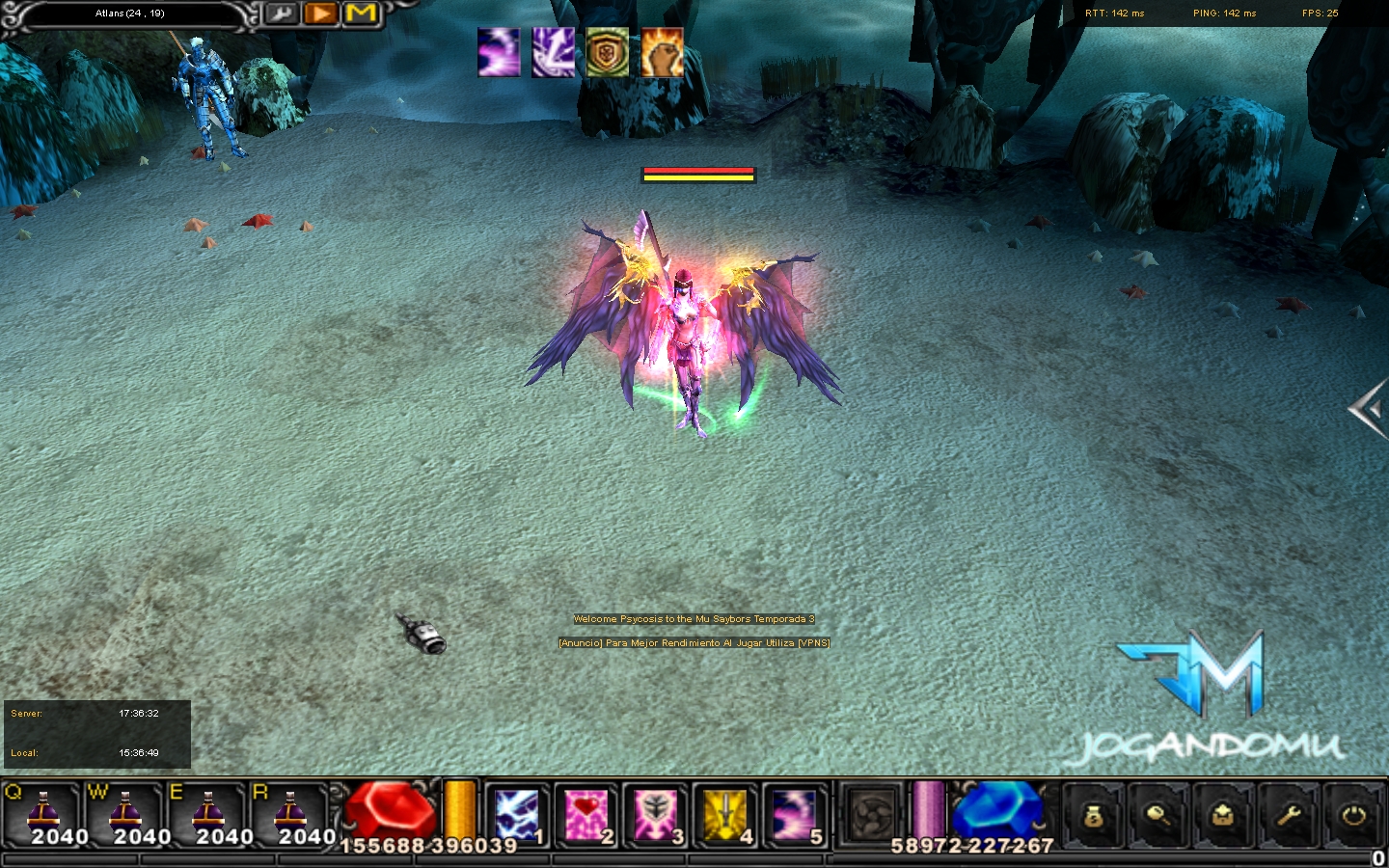Activate the pink armor skill in slot 3
The width and height of the screenshot is (1389, 868).
(x=655, y=815)
